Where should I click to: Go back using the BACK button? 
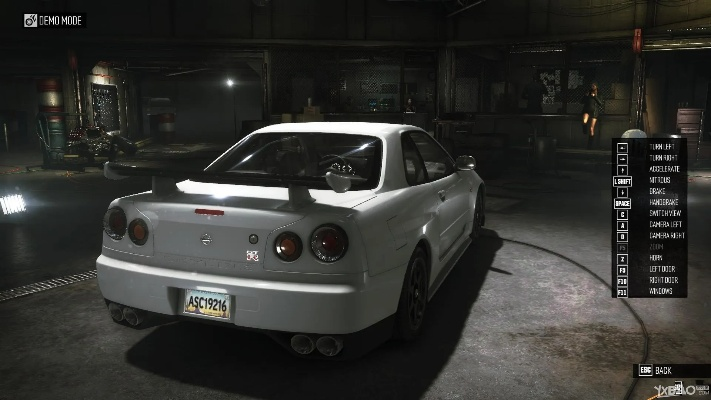[663, 370]
